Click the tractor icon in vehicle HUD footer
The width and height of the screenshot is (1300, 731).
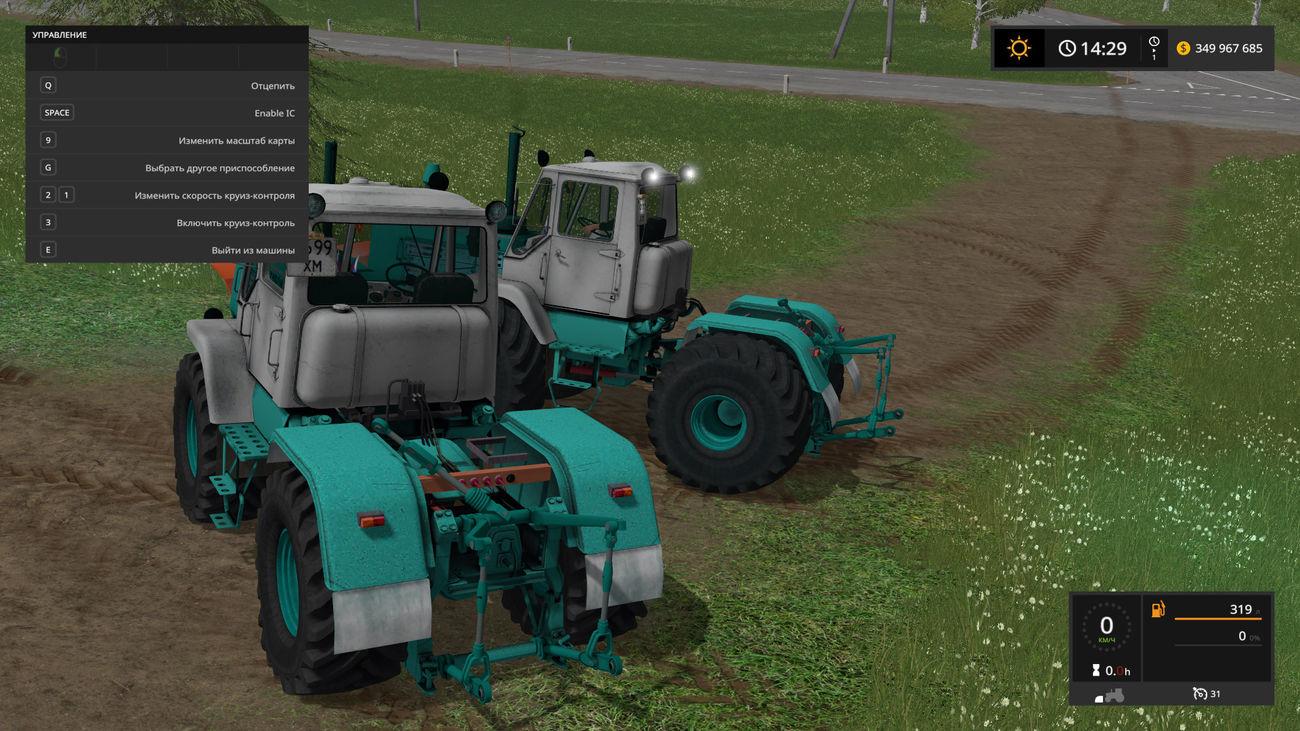[x=1113, y=694]
